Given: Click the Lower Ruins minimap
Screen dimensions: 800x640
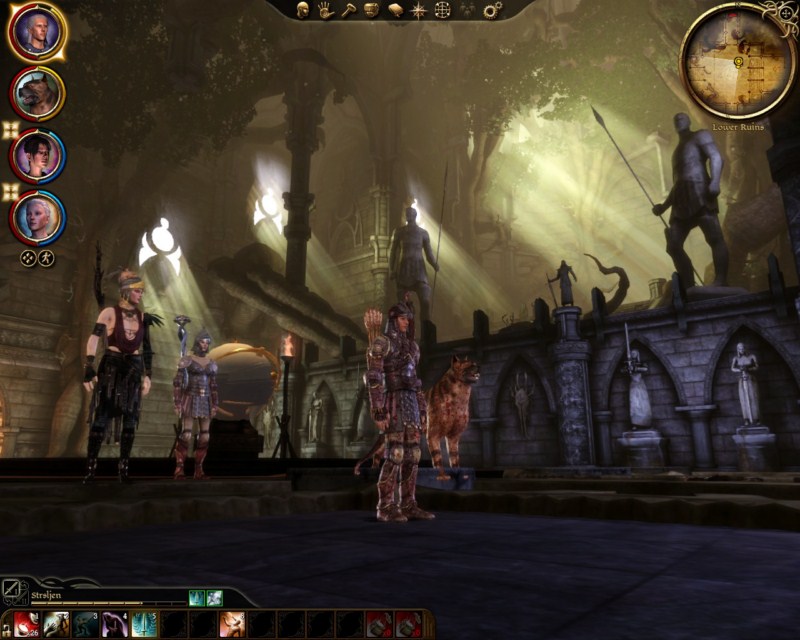Looking at the screenshot, I should [x=738, y=60].
